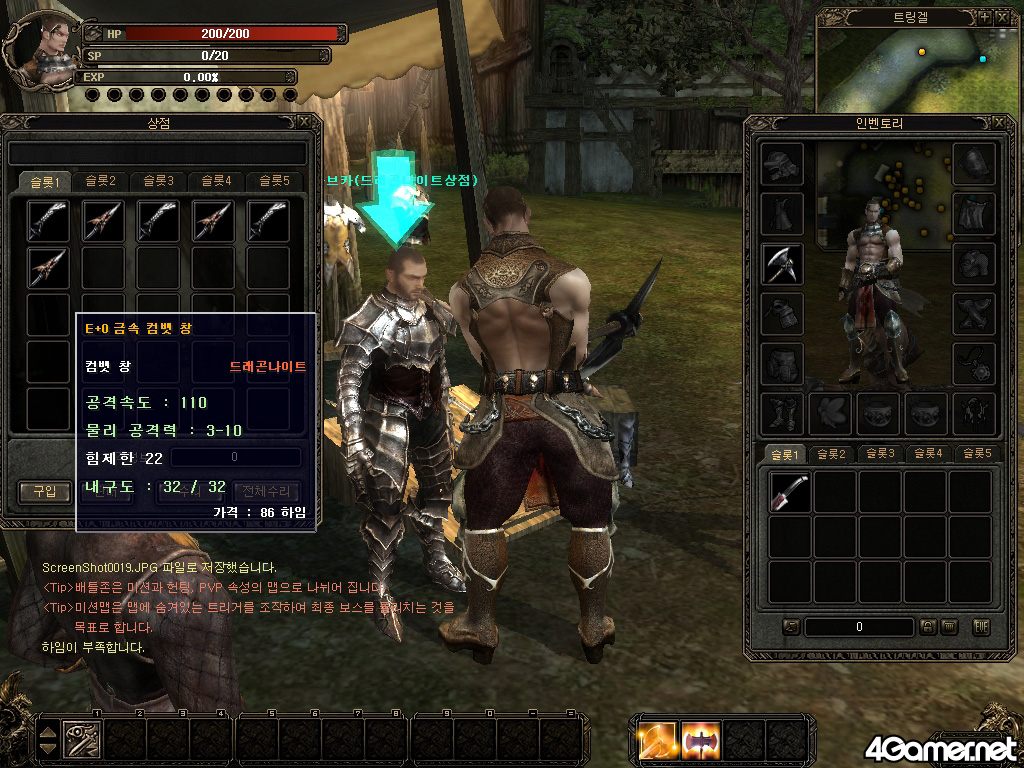Activate the first hotbar skill slot

82,740
